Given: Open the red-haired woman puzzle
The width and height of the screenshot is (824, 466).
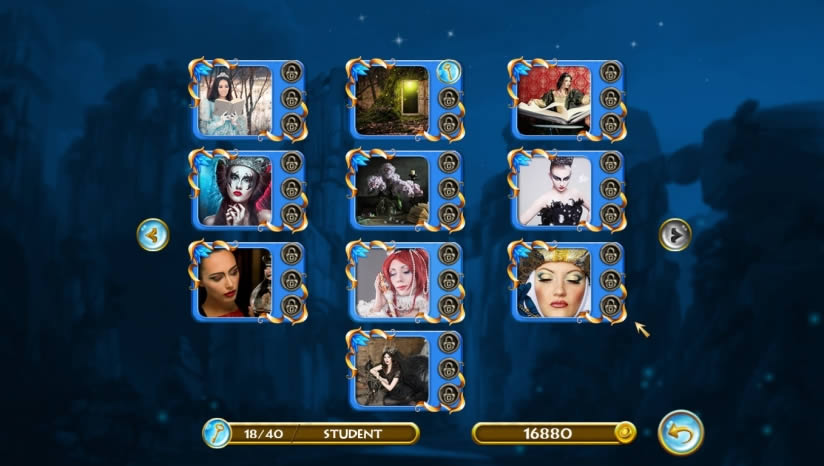Looking at the screenshot, I should pos(392,282).
